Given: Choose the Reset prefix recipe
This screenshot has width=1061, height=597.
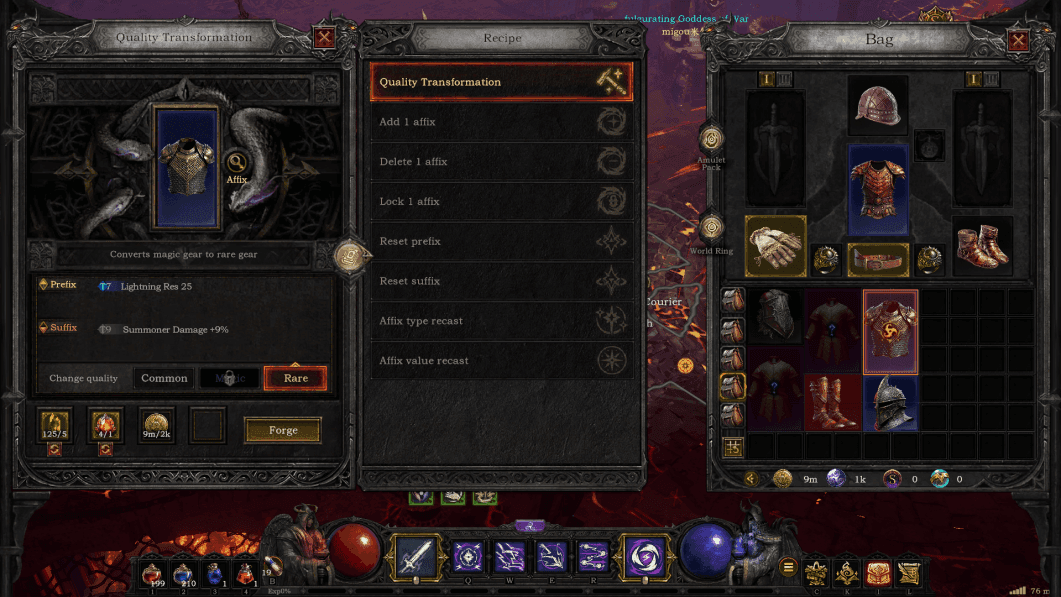Looking at the screenshot, I should point(501,242).
